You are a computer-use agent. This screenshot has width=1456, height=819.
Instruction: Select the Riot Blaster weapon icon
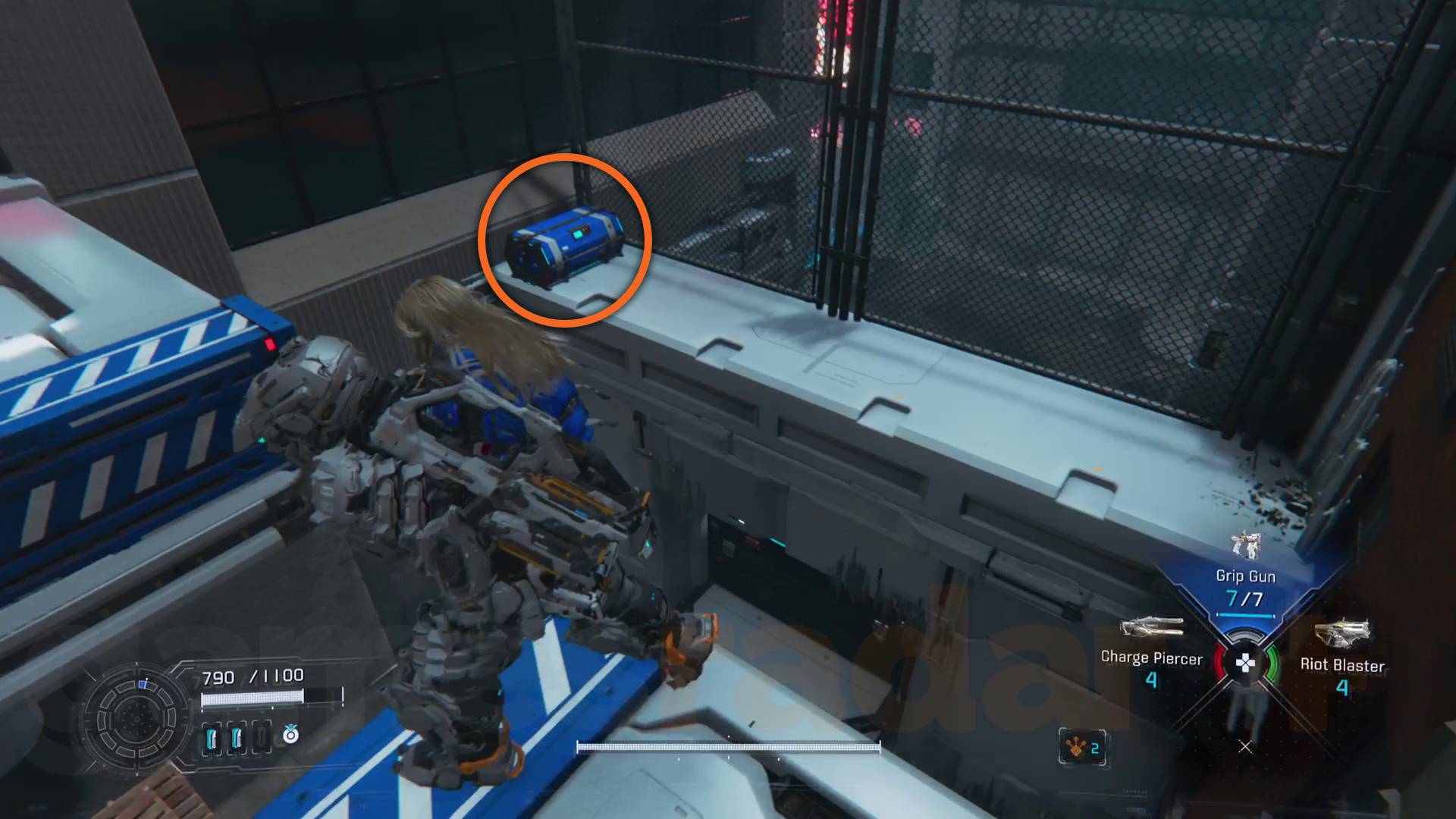1344,631
